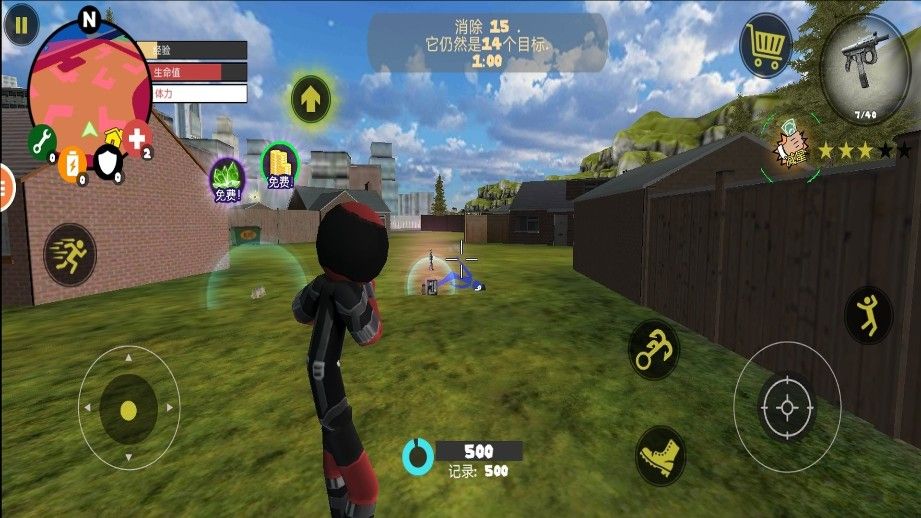Tap the yellow up-arrow button

click(x=311, y=98)
